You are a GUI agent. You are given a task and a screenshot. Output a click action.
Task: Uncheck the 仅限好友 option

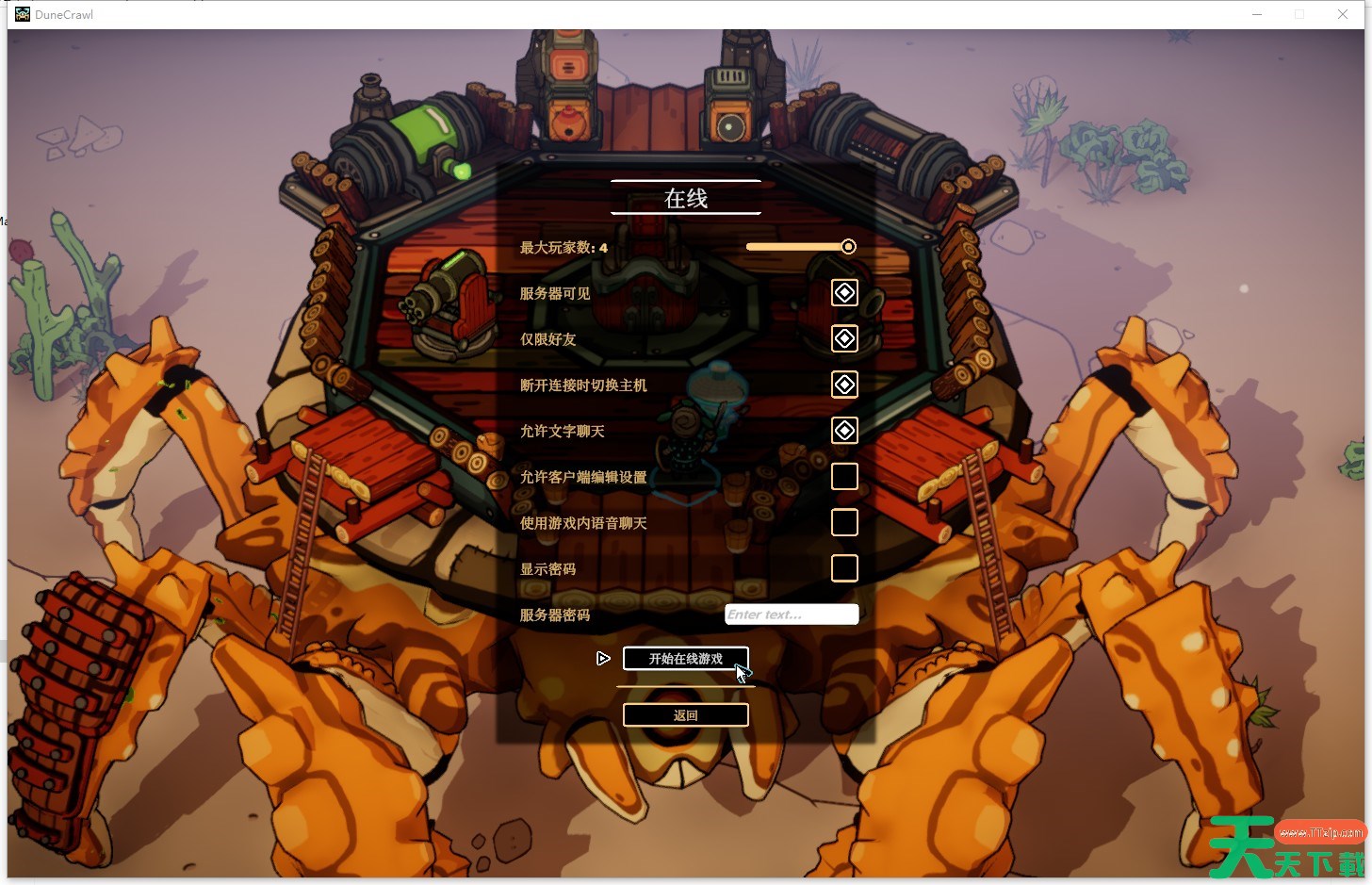pyautogui.click(x=844, y=338)
